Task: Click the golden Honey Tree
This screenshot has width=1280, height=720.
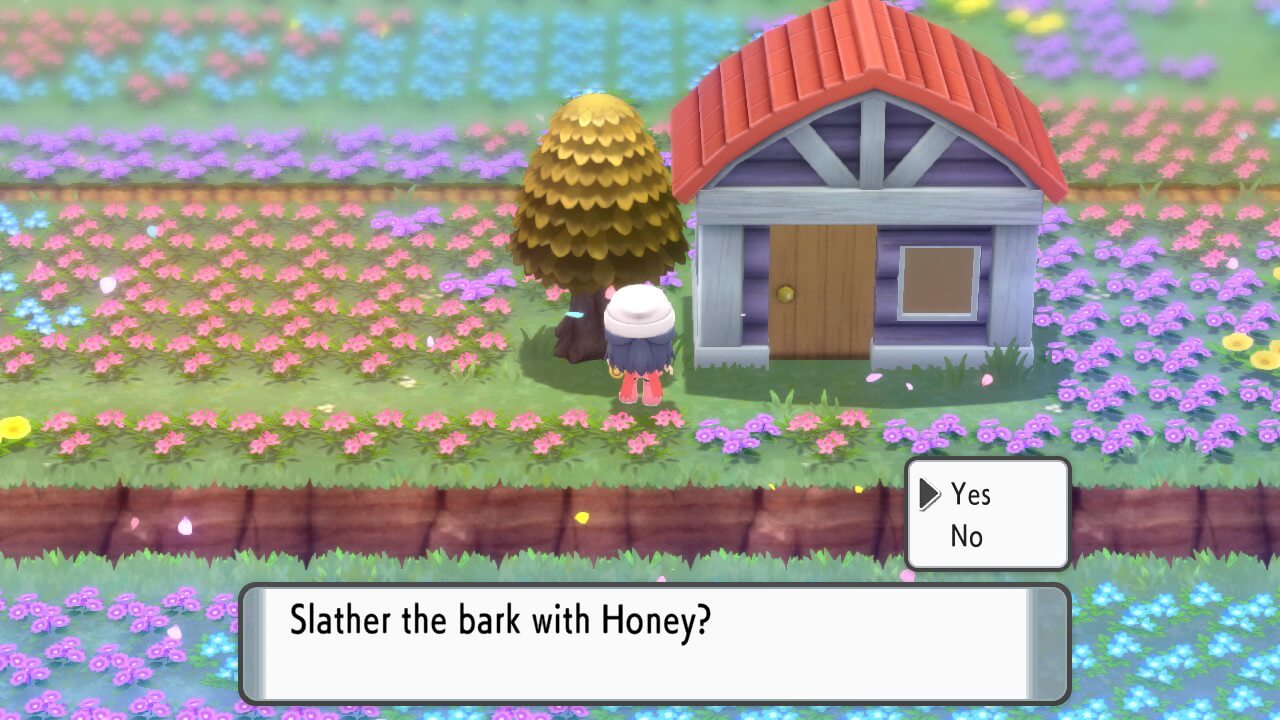Action: click(x=595, y=190)
